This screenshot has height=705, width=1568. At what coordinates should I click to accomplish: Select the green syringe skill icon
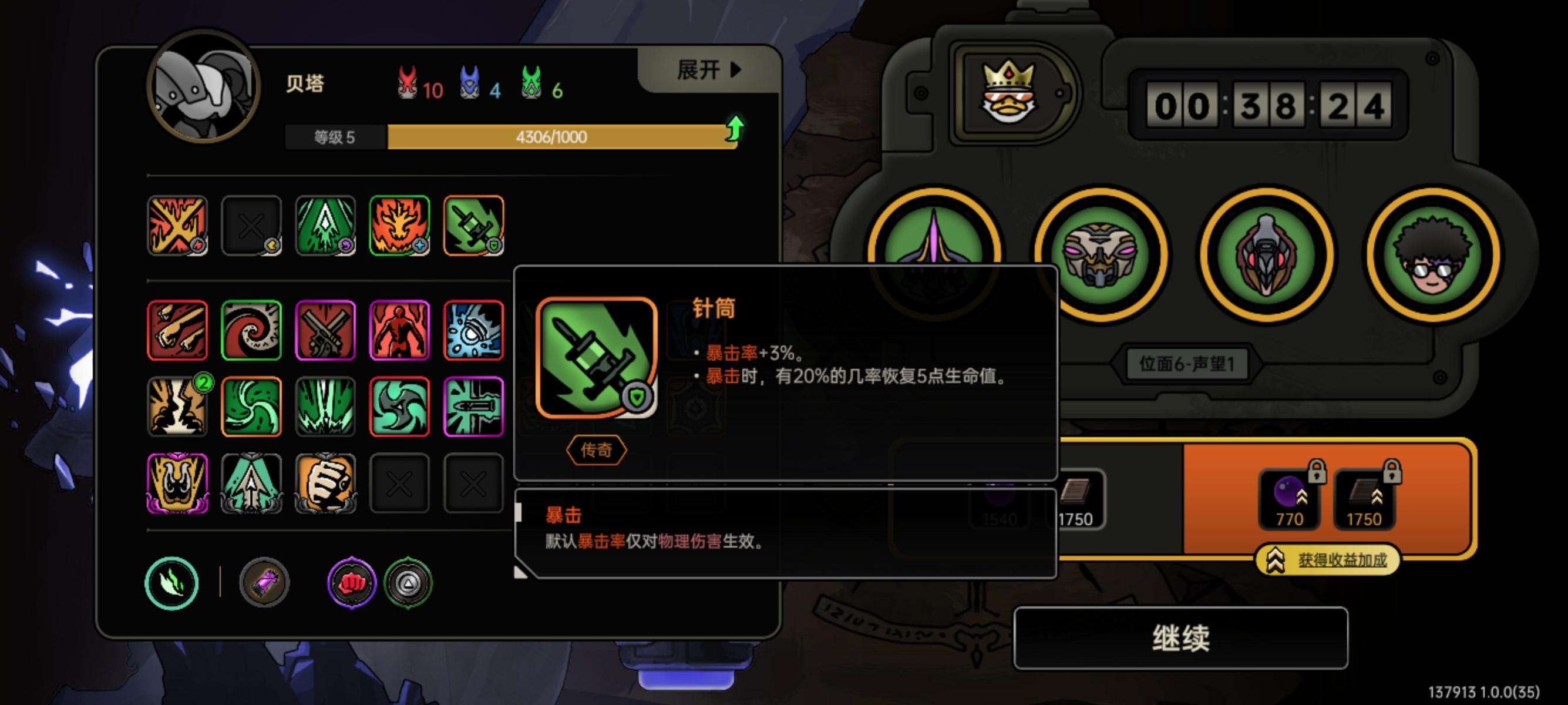[475, 226]
